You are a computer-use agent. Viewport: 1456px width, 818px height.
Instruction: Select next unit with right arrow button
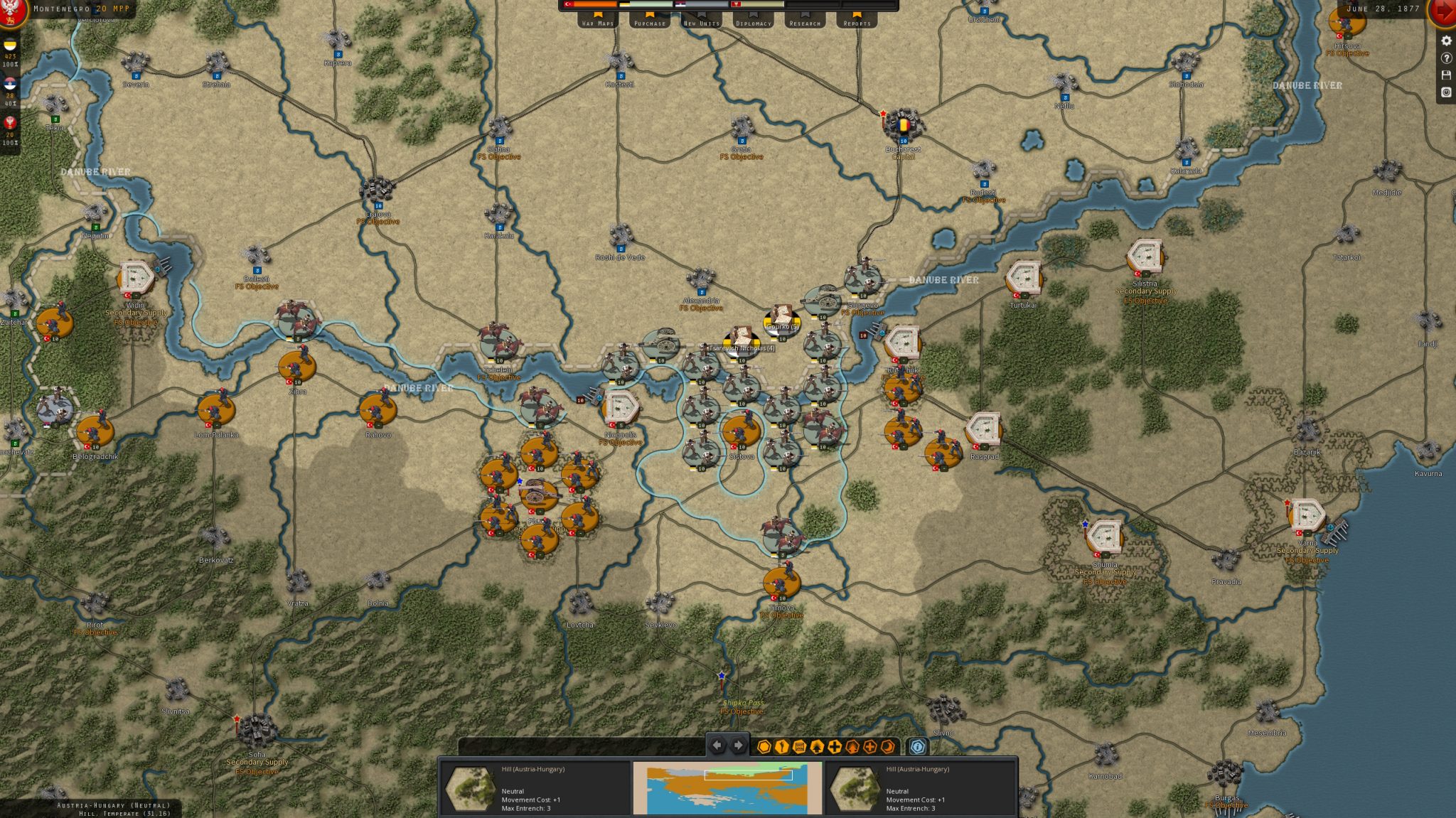(739, 746)
